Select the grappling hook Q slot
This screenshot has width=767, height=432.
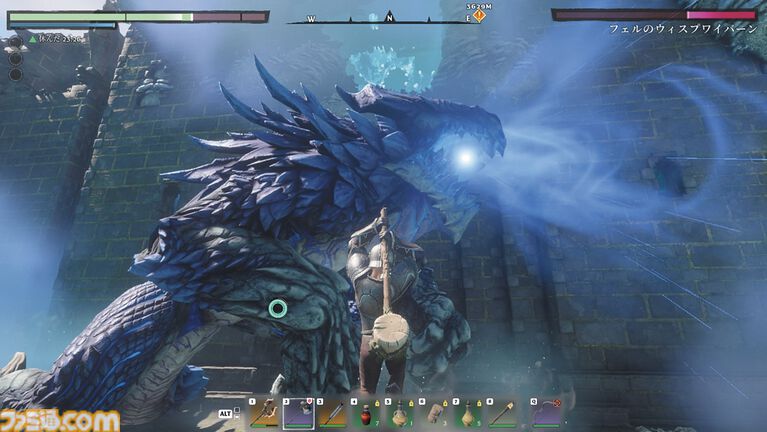546,413
